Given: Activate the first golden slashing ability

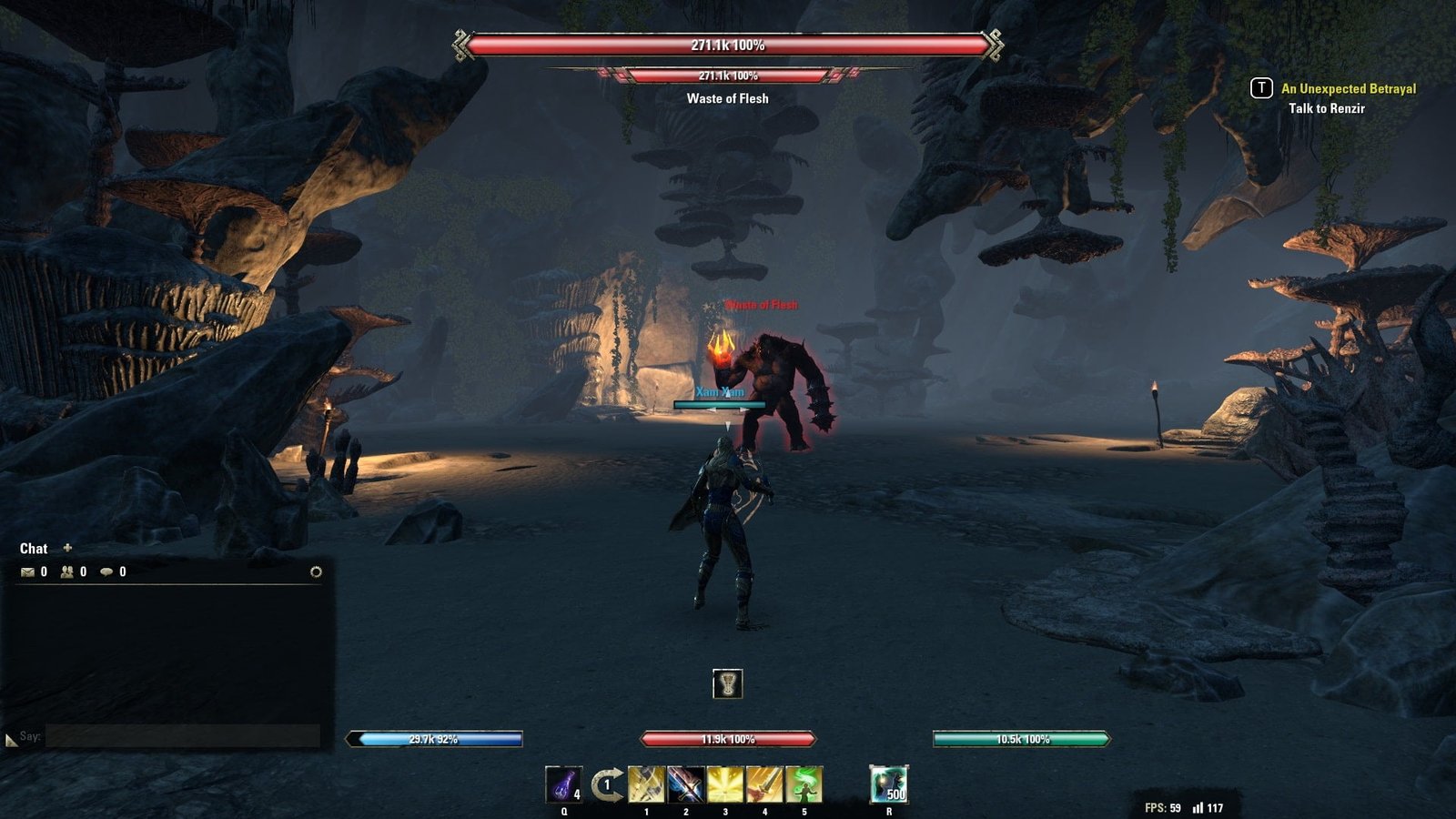Looking at the screenshot, I should coord(646,784).
